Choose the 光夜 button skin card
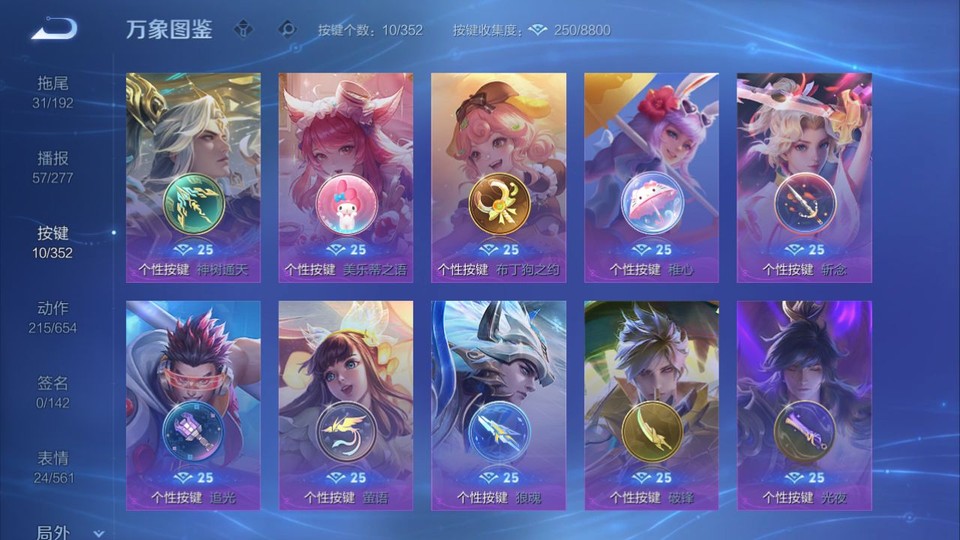Image resolution: width=960 pixels, height=540 pixels. (x=804, y=405)
